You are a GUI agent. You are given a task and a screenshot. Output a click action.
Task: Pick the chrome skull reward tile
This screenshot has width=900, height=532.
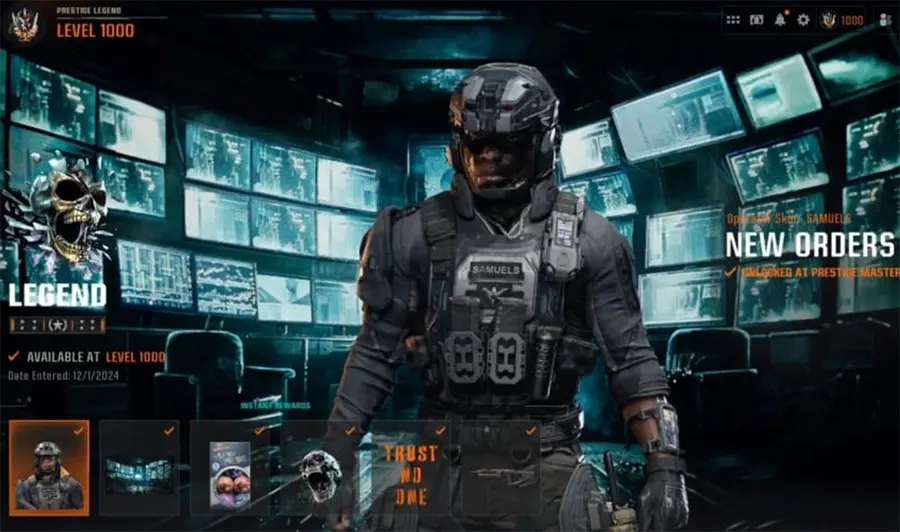(x=319, y=467)
